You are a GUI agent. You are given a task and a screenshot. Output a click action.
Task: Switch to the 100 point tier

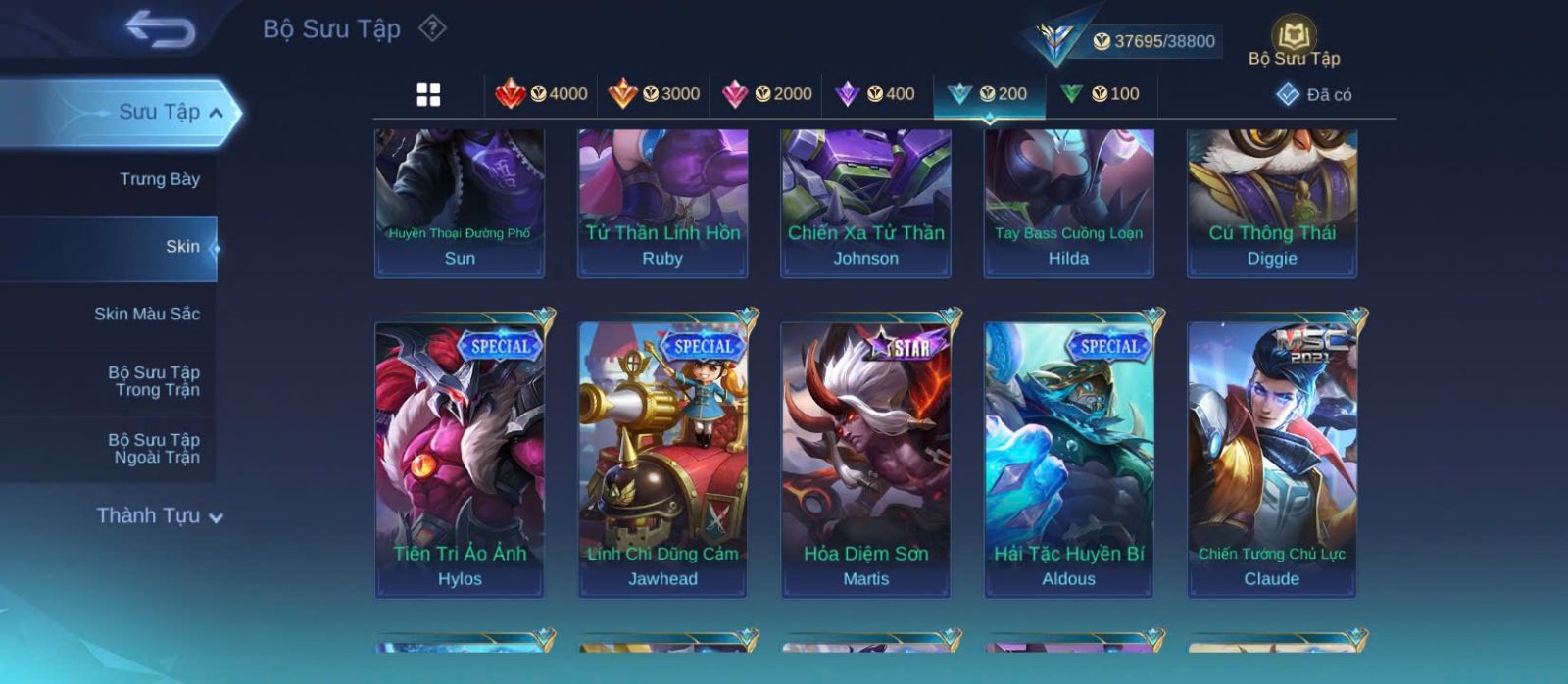1101,94
